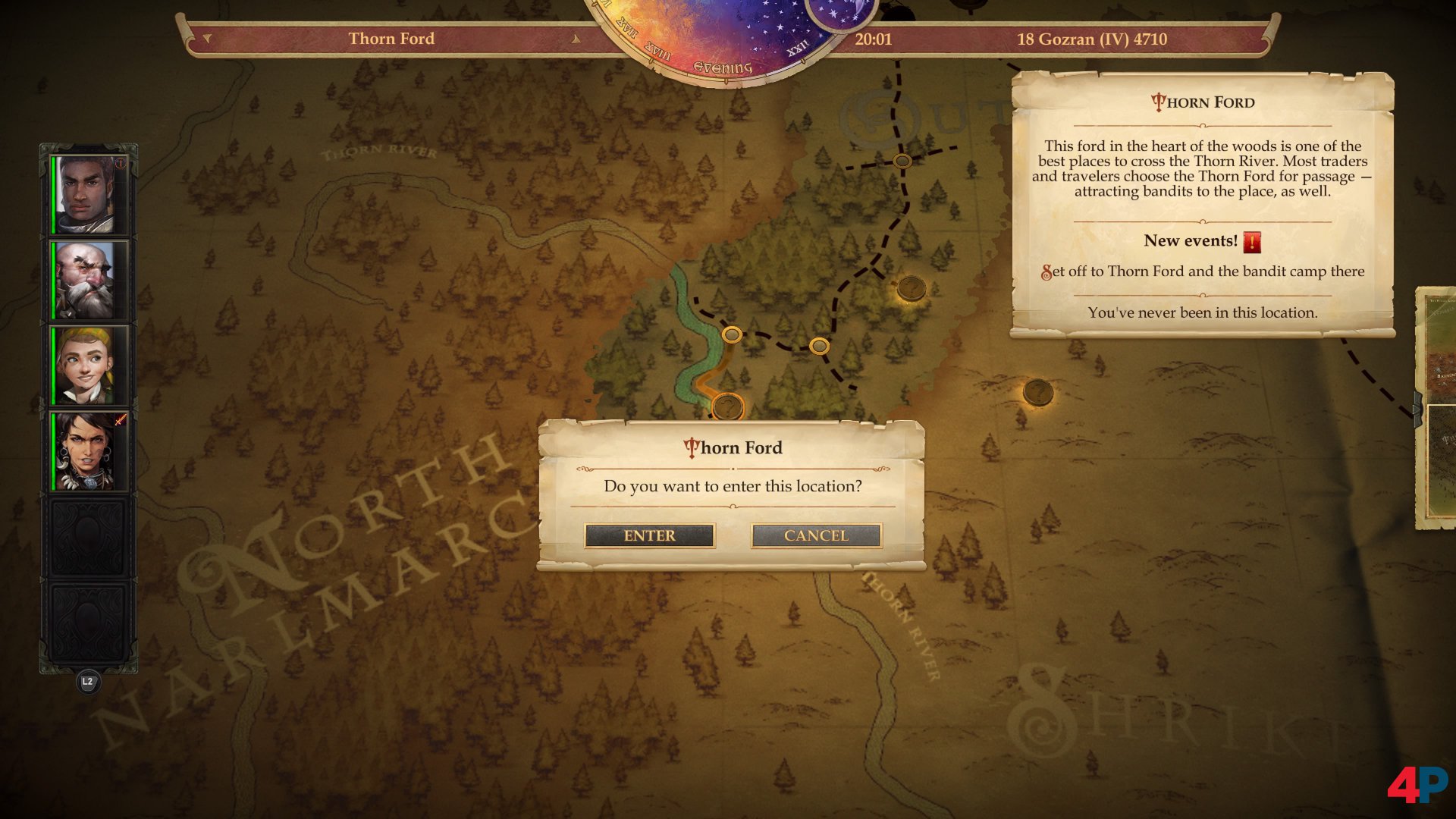Click the 'Set off to Thorn Ford' event entry

coord(1203,271)
